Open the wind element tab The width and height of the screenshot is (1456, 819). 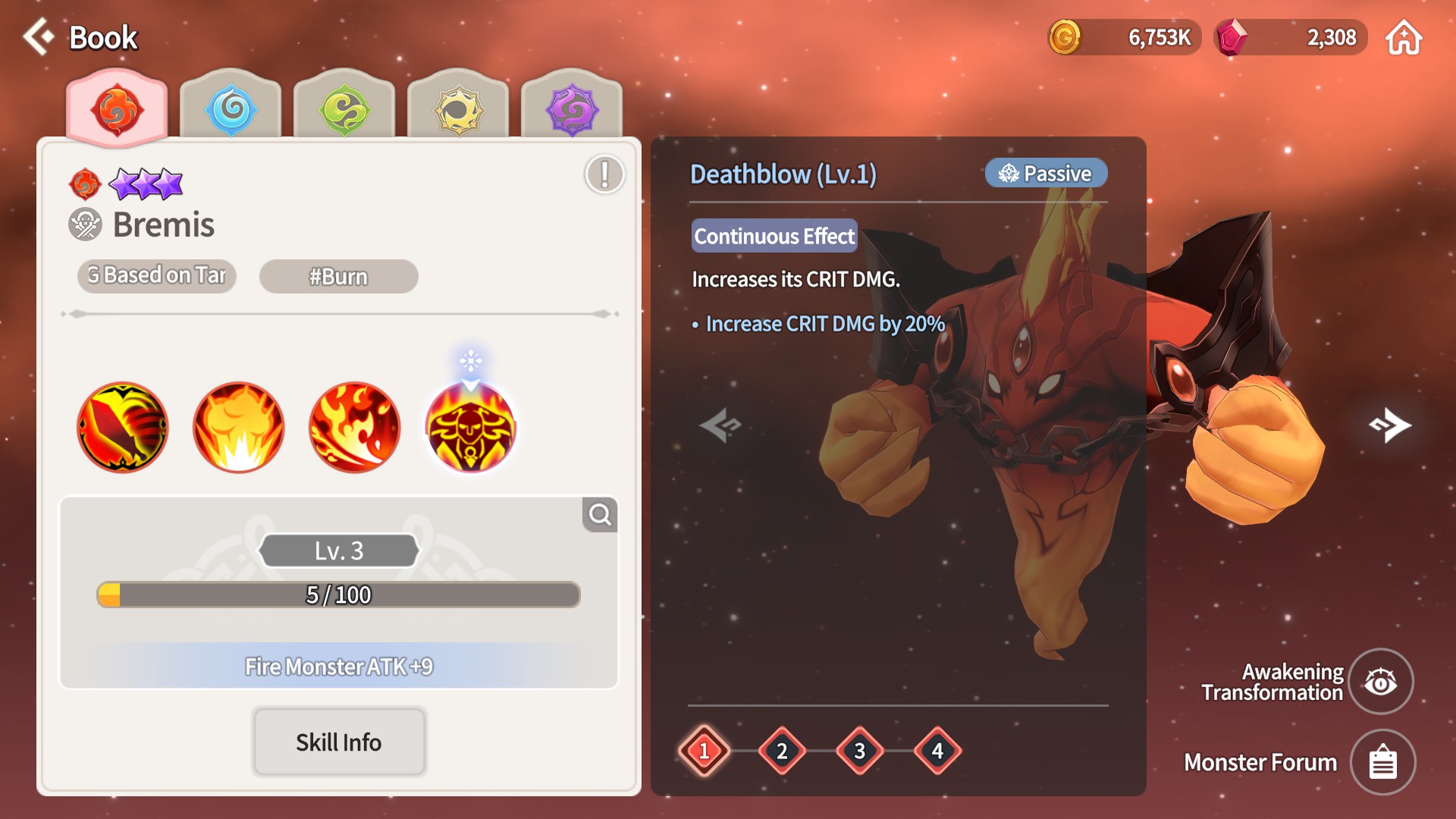345,110
